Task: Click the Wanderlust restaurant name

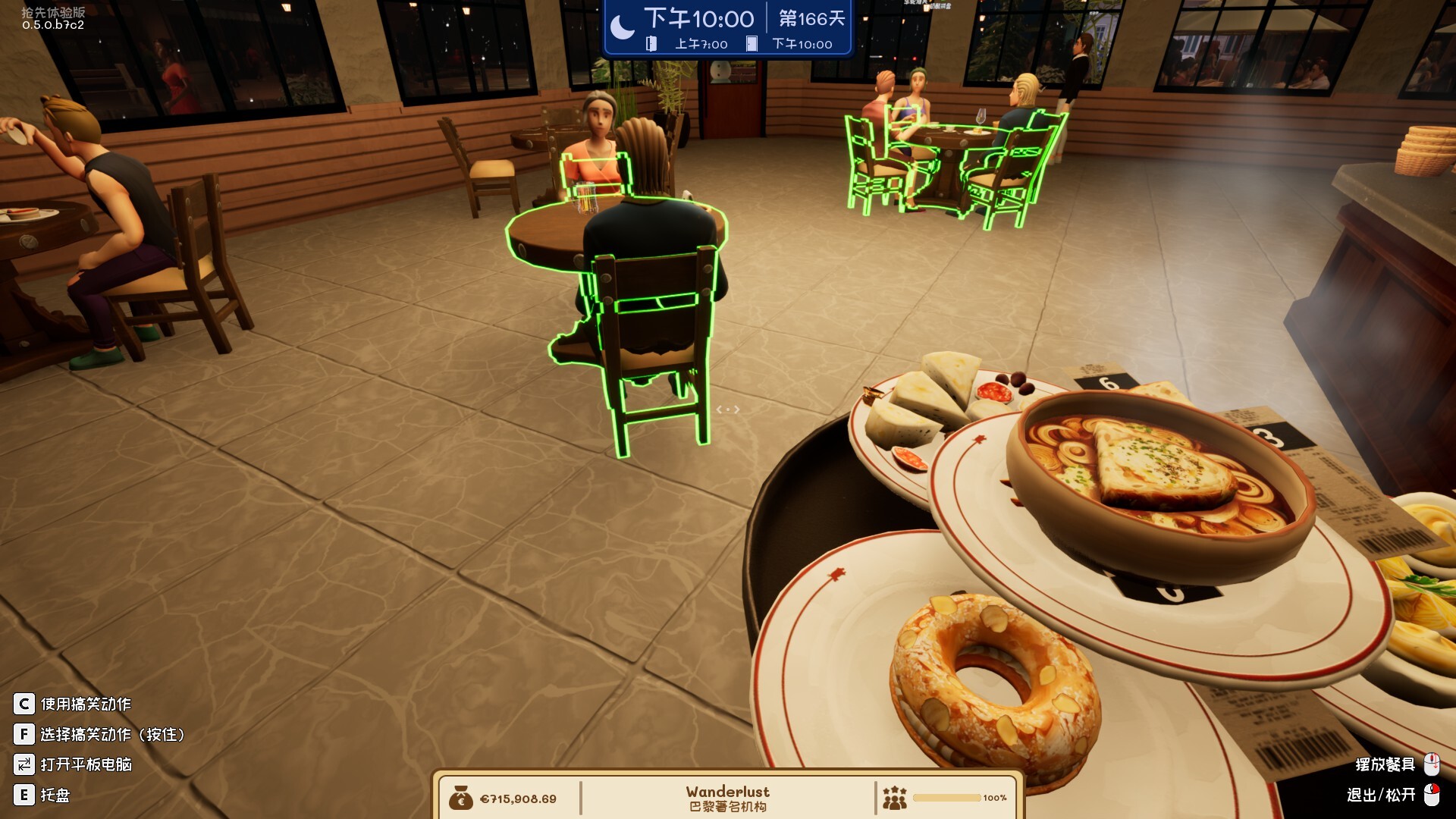Action: click(x=726, y=791)
